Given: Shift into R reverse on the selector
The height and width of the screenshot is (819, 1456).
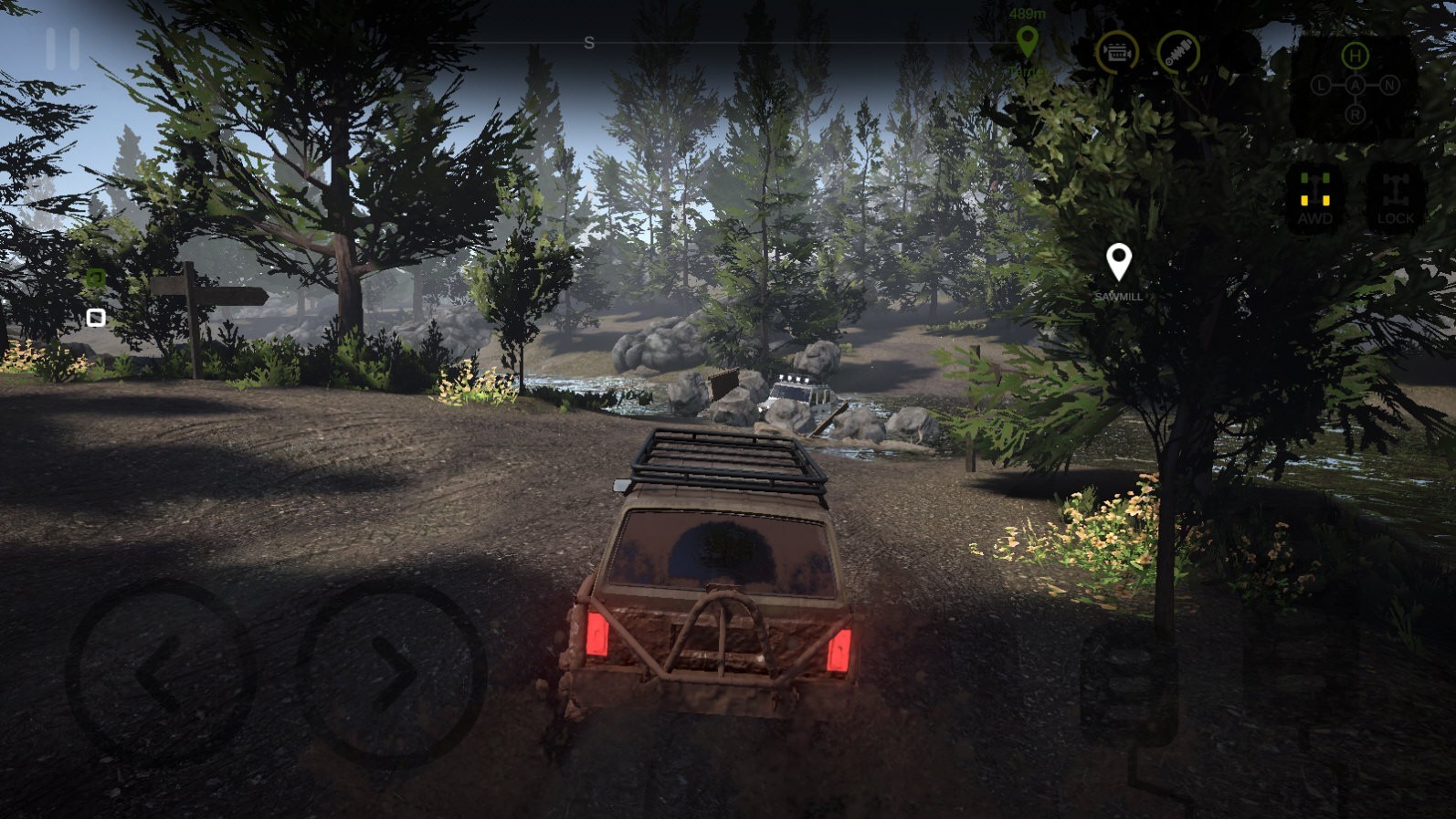Looking at the screenshot, I should click(1355, 114).
